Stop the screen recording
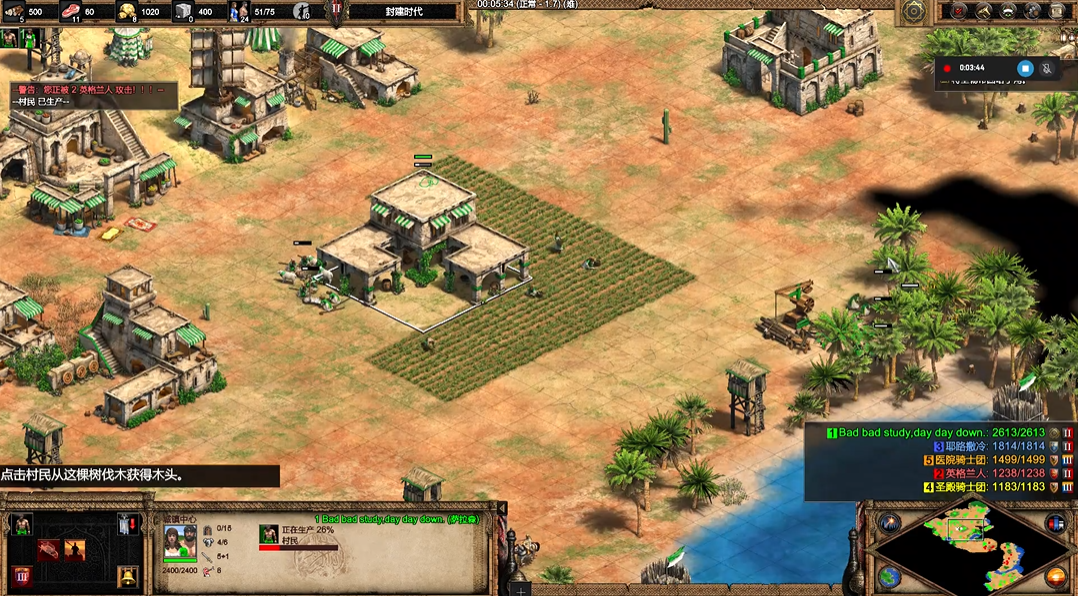The image size is (1078, 596). (1024, 68)
